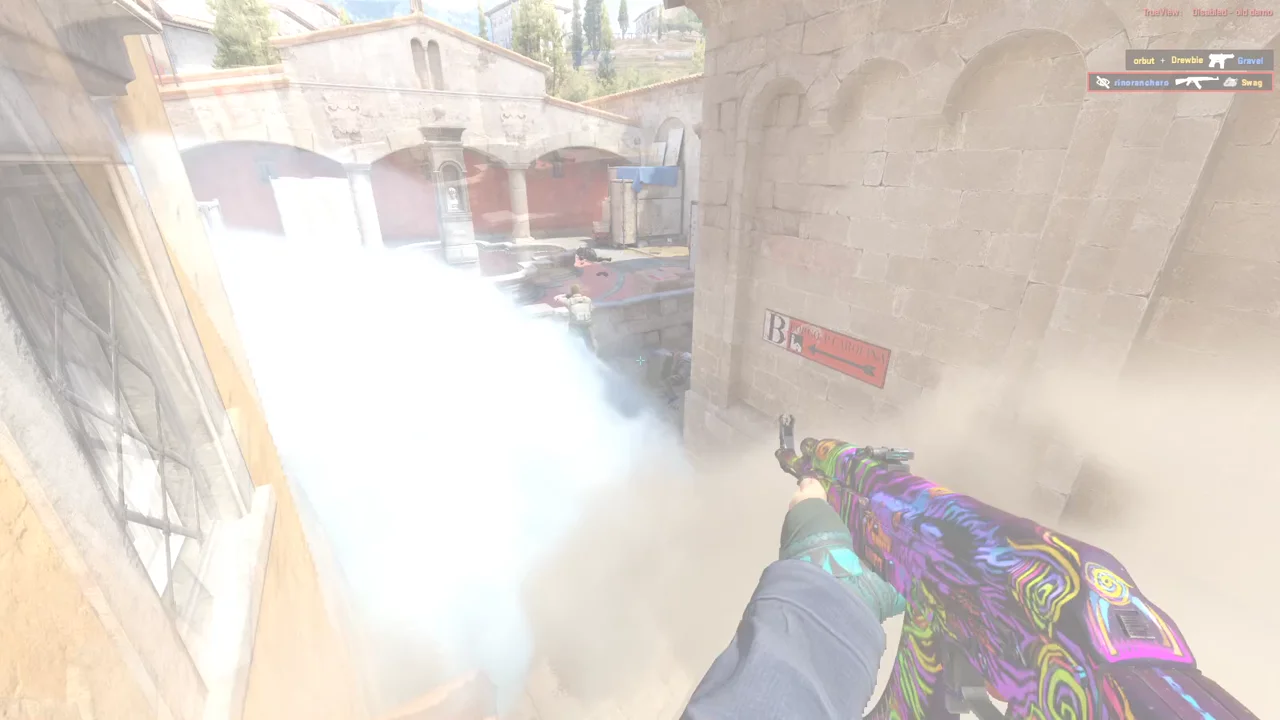Click the victim name Gravel
The width and height of the screenshot is (1280, 720).
coord(1250,61)
